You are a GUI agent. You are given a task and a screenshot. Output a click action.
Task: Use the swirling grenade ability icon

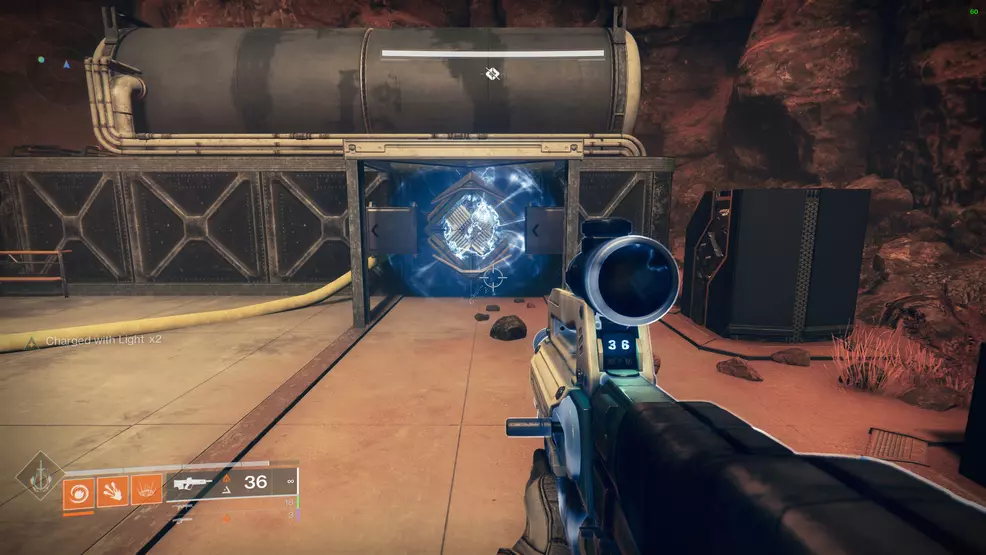click(x=79, y=491)
